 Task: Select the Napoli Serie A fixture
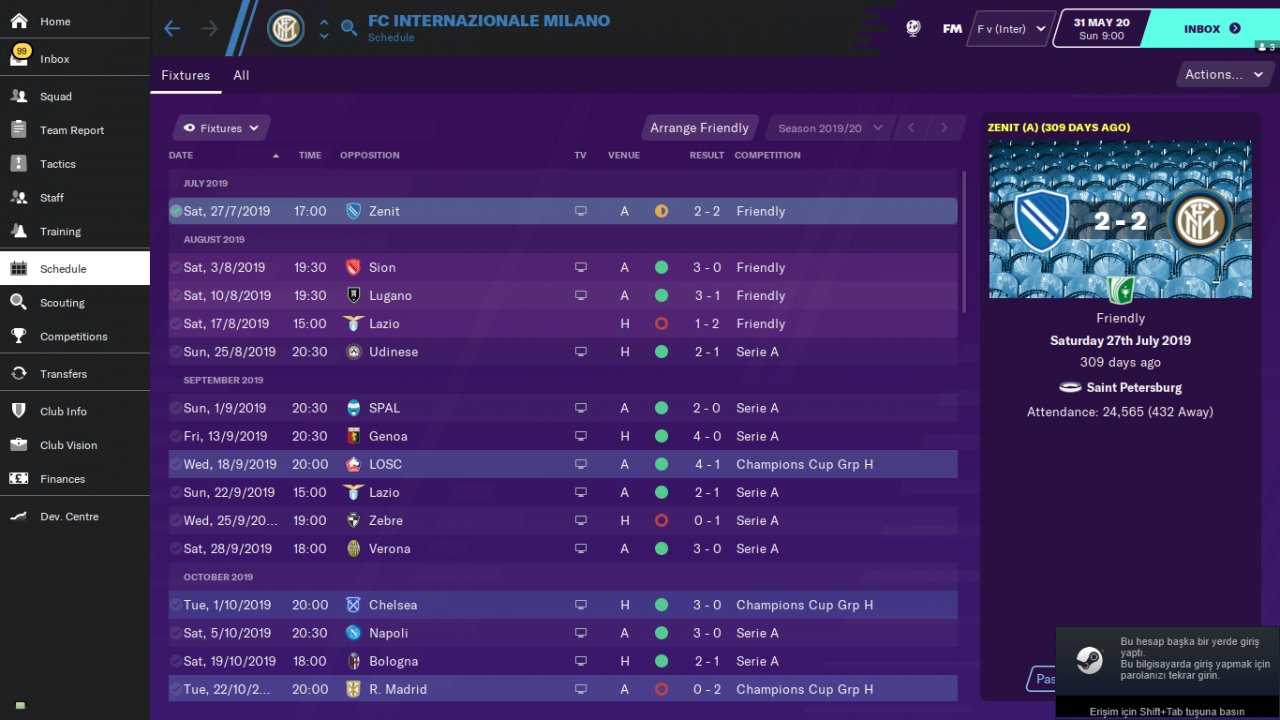click(560, 633)
